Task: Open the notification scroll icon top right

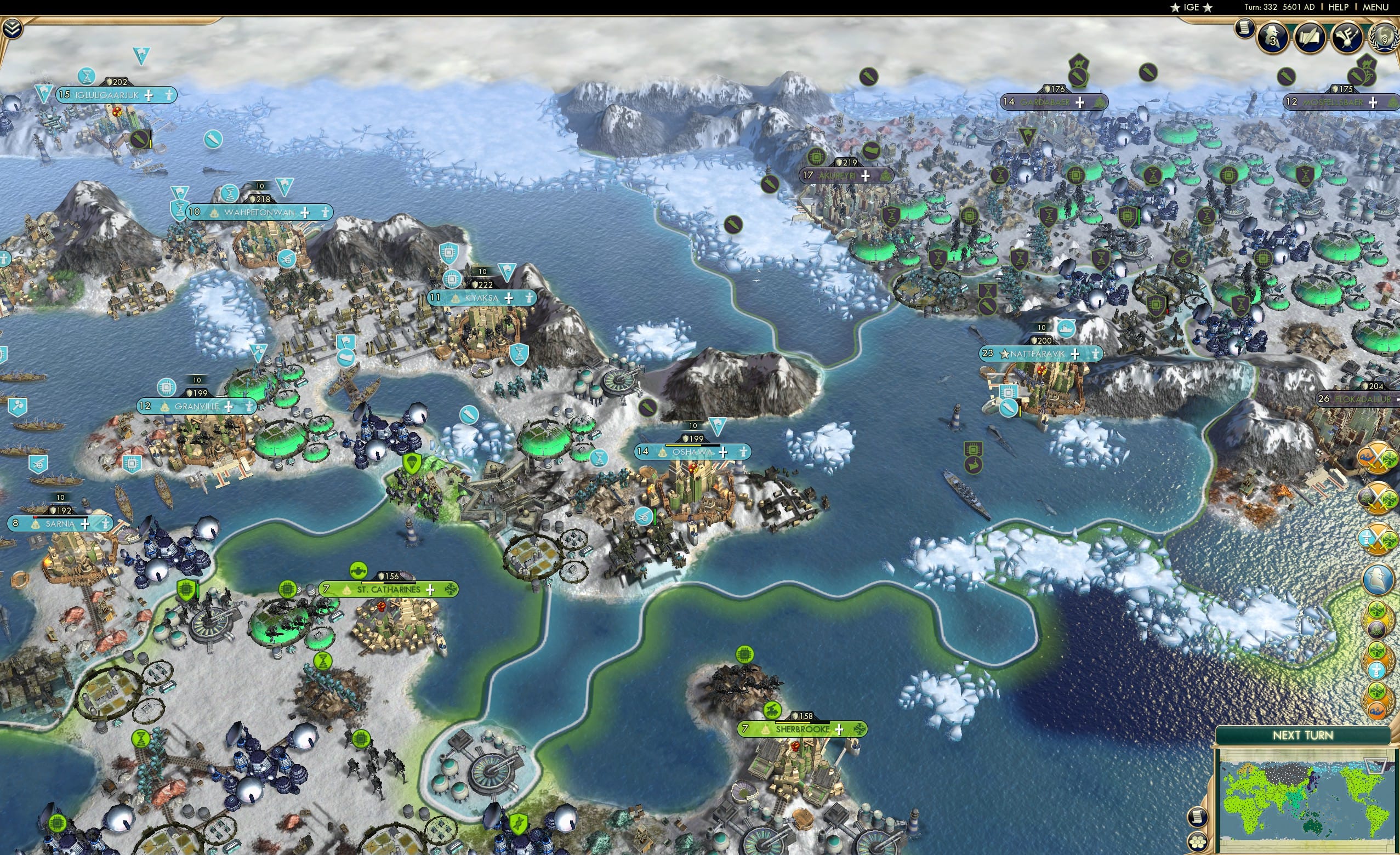Action: coord(1245,27)
